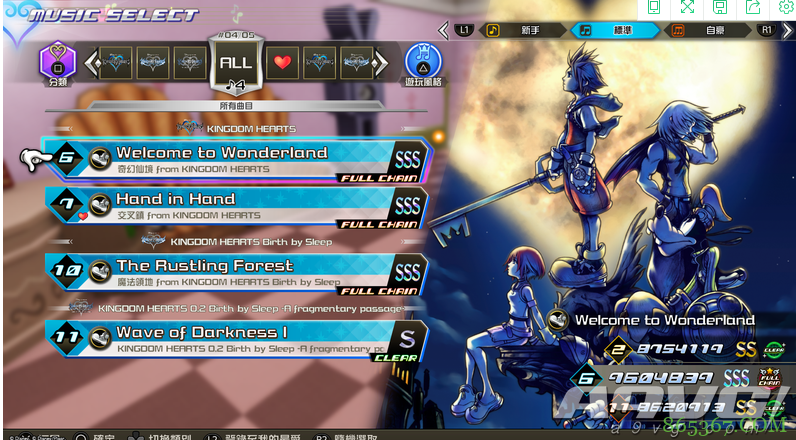Open the 分類 category sort button
Viewport: 796px width, 440px height.
point(57,62)
